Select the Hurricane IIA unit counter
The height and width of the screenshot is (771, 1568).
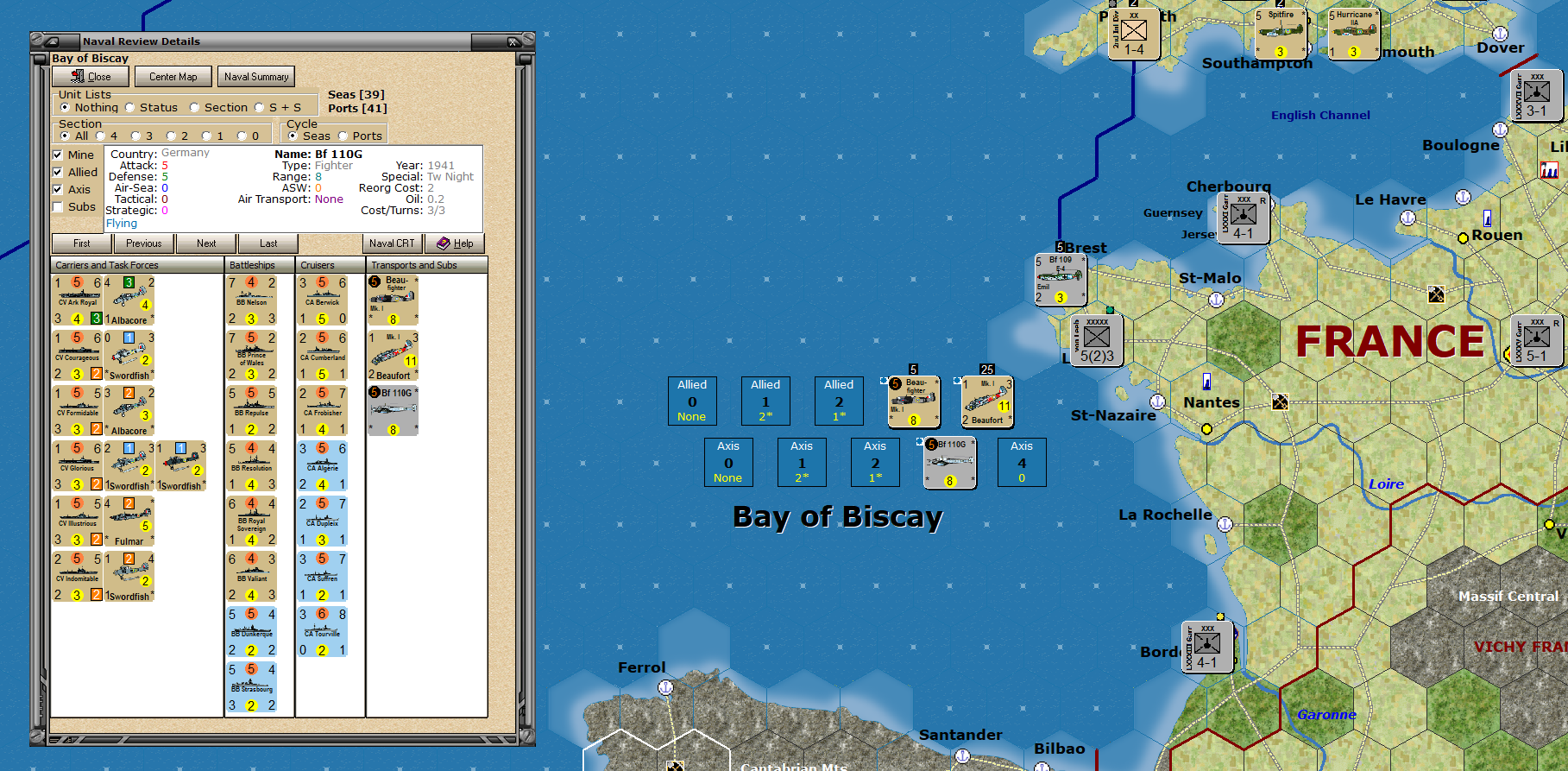[x=1351, y=33]
